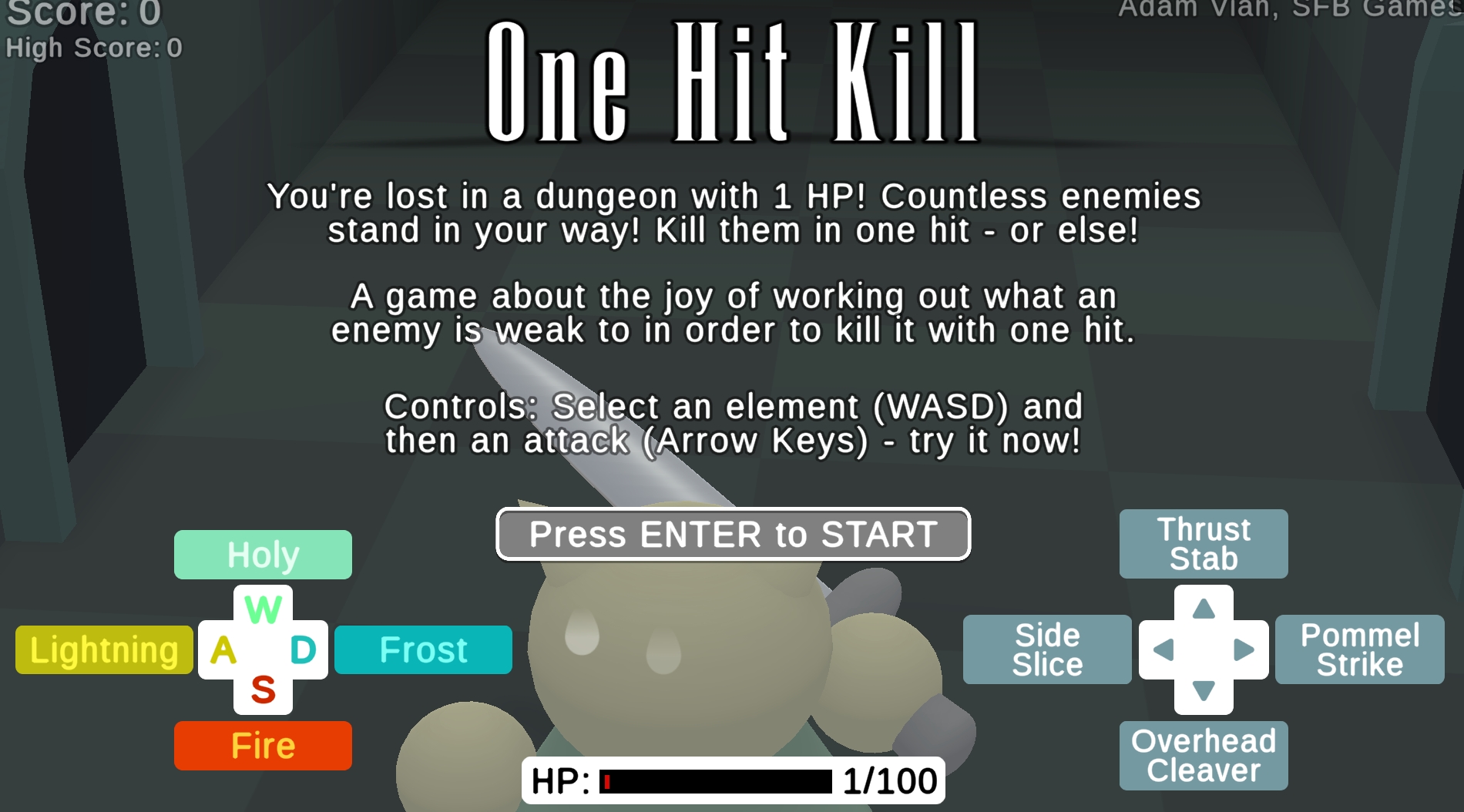The height and width of the screenshot is (812, 1464).
Task: Choose the Side Slice attack
Action: (x=1046, y=649)
